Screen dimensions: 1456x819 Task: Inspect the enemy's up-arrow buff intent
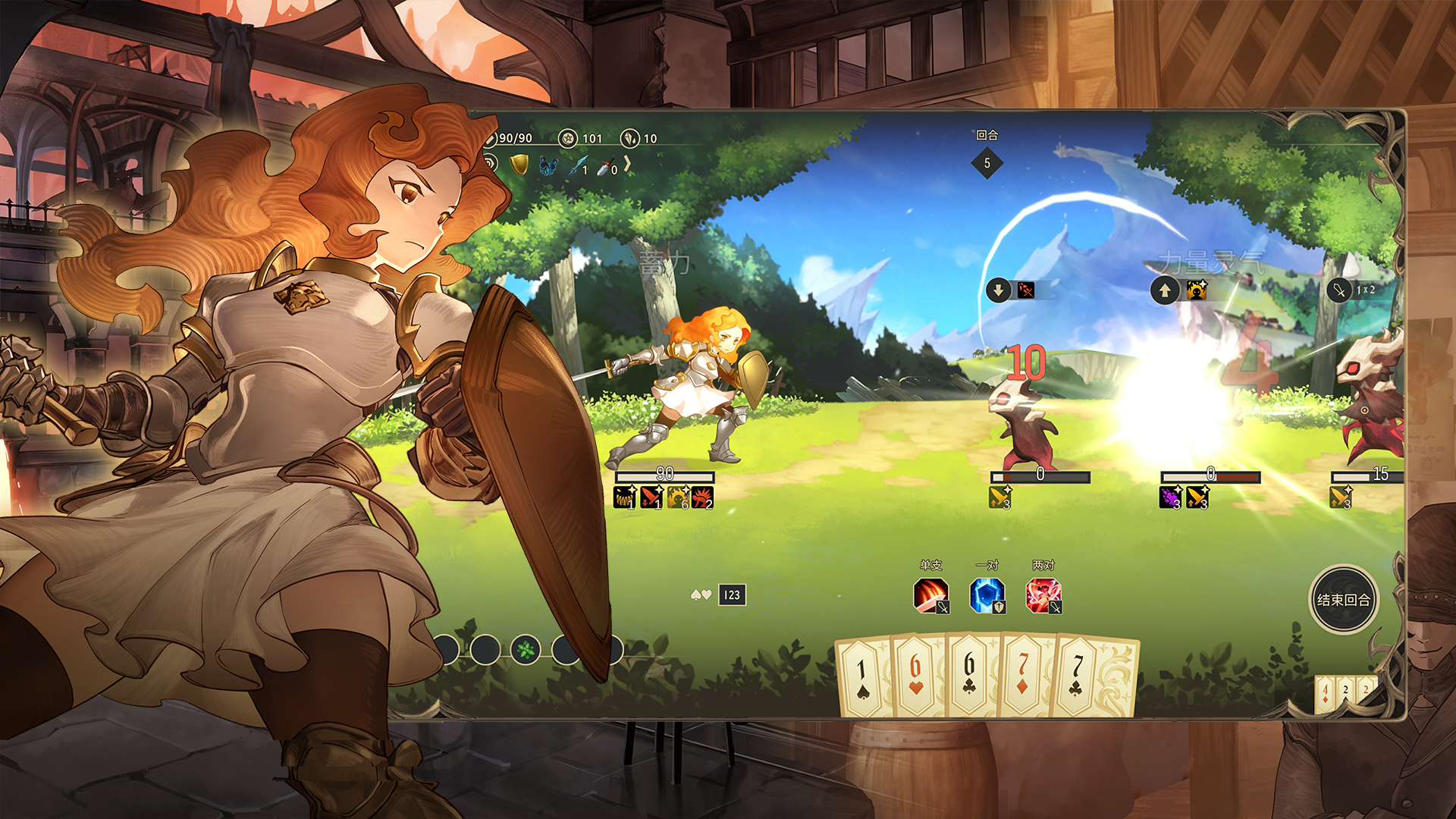[x=1165, y=290]
